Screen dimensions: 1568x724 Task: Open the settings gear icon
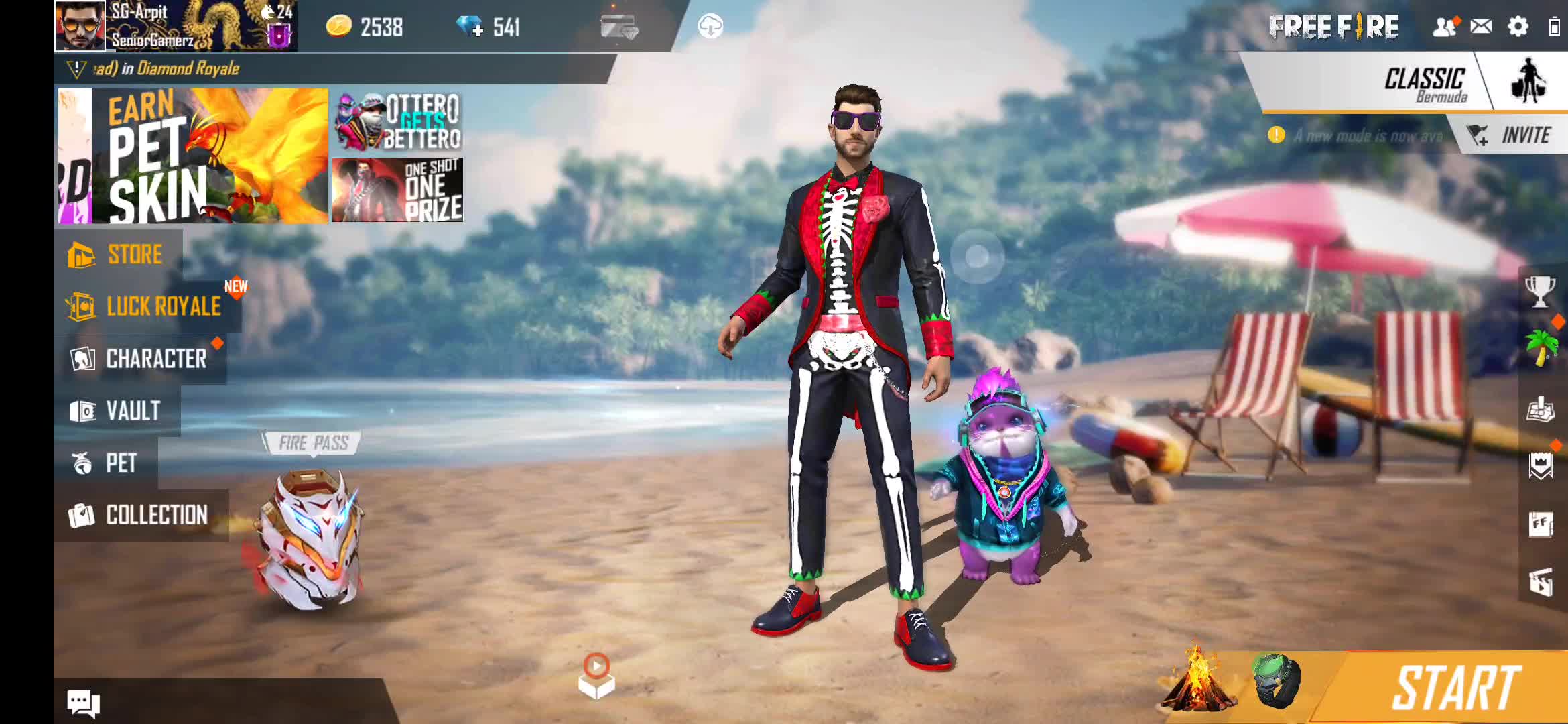(1518, 27)
